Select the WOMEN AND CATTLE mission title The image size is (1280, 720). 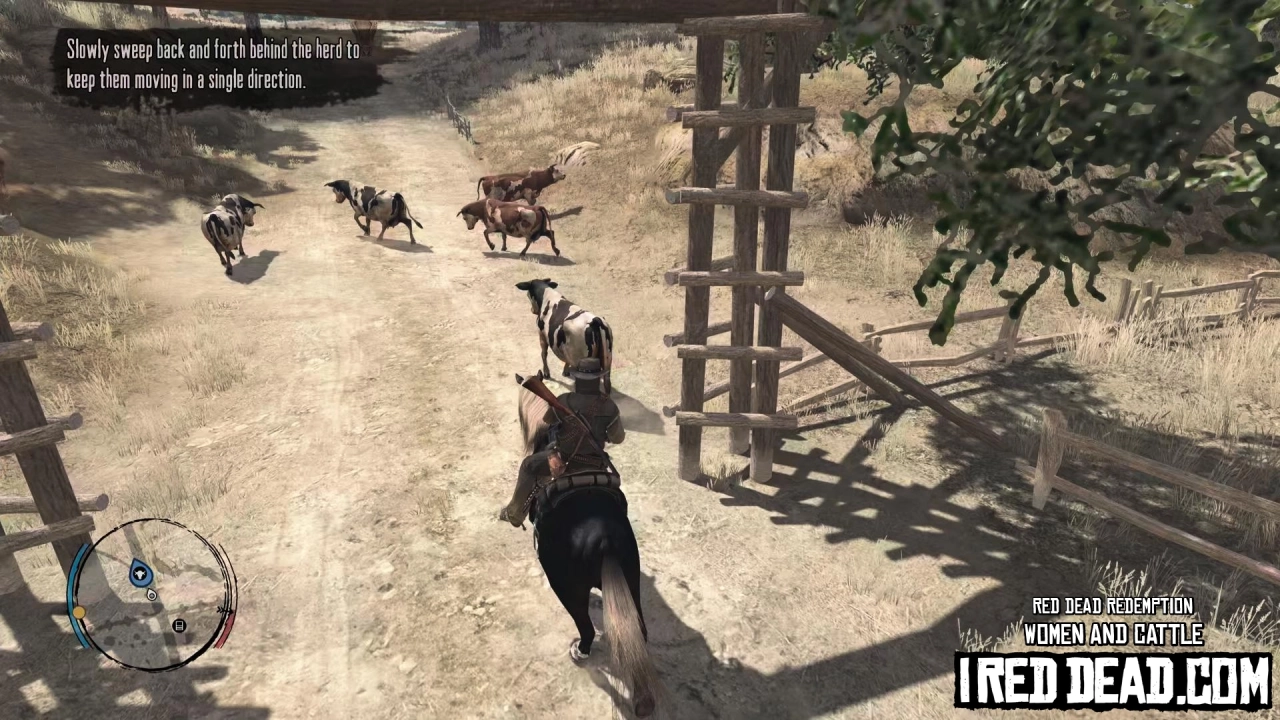(x=1113, y=635)
